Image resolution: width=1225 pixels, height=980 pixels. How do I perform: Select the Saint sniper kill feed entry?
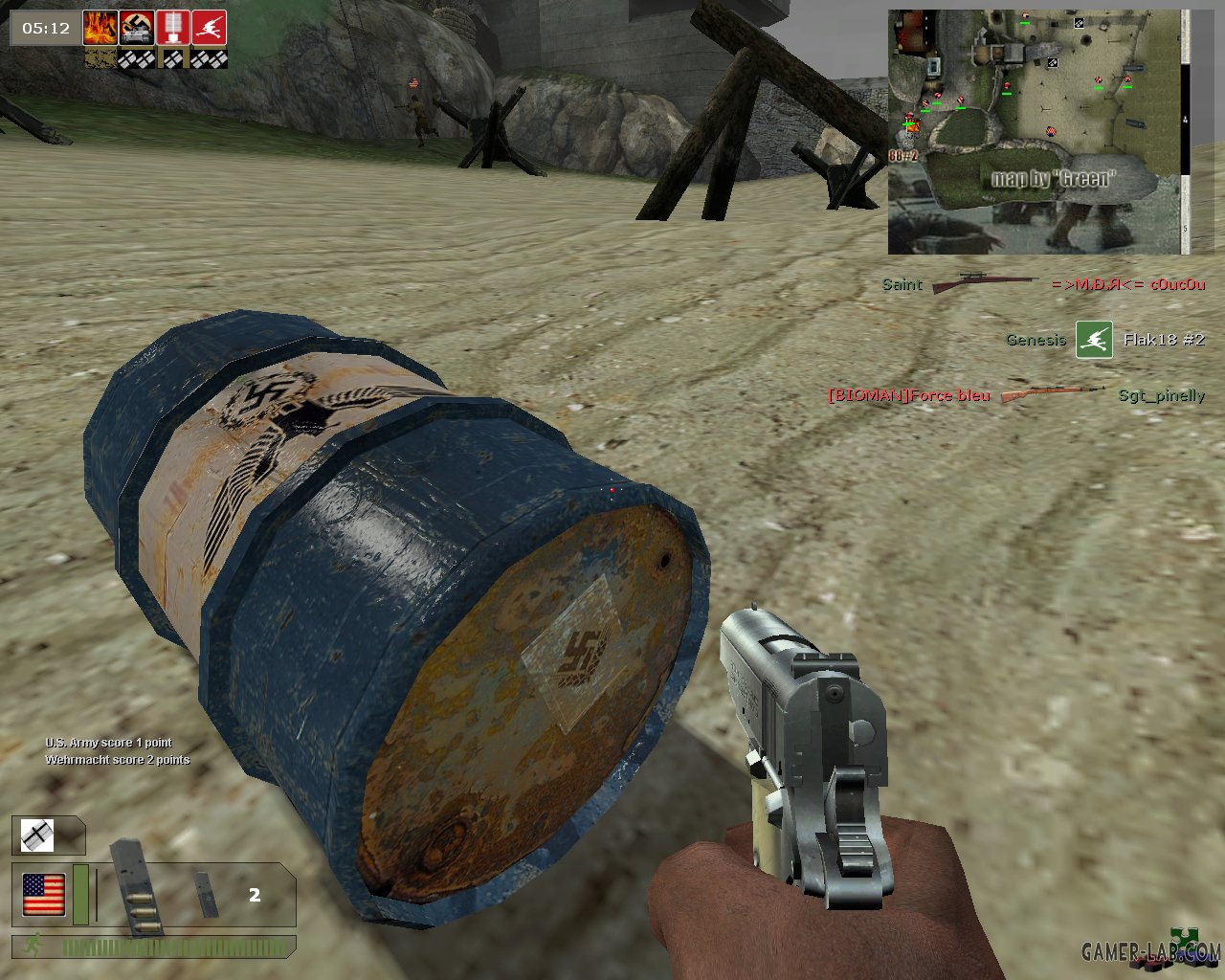coord(1042,284)
